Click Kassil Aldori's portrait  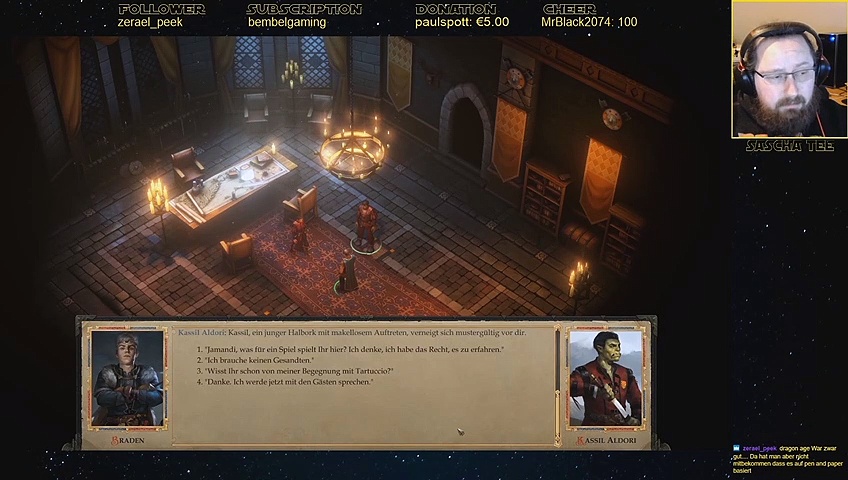pyautogui.click(x=605, y=379)
